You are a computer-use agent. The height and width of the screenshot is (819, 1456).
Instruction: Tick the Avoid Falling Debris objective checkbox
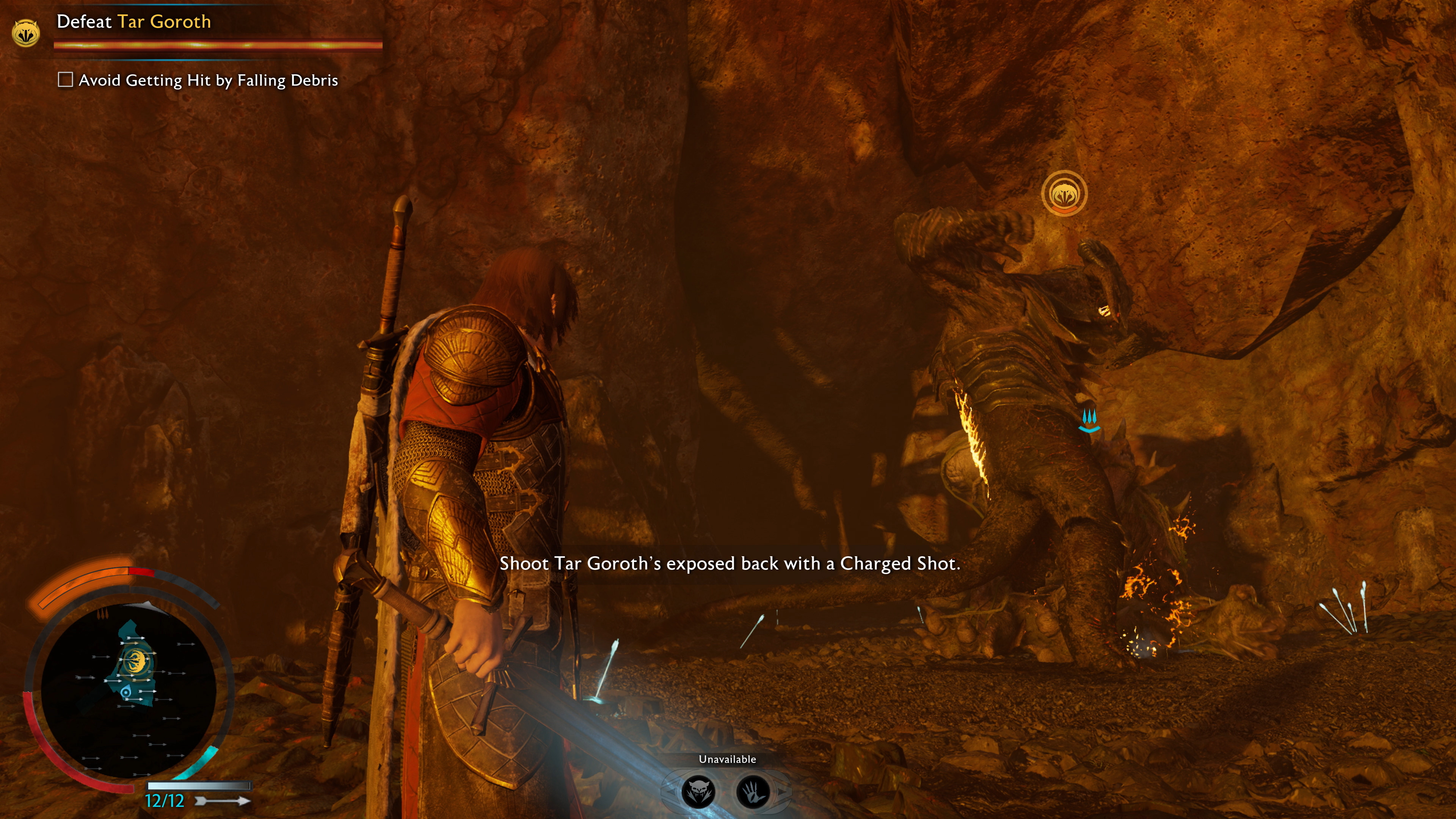click(66, 80)
